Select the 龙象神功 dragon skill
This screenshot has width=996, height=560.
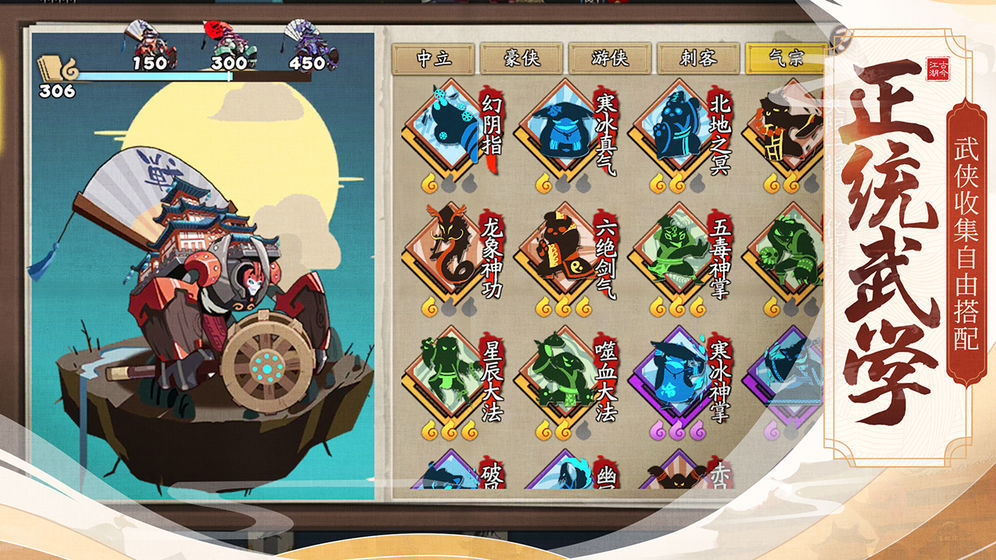[446, 250]
